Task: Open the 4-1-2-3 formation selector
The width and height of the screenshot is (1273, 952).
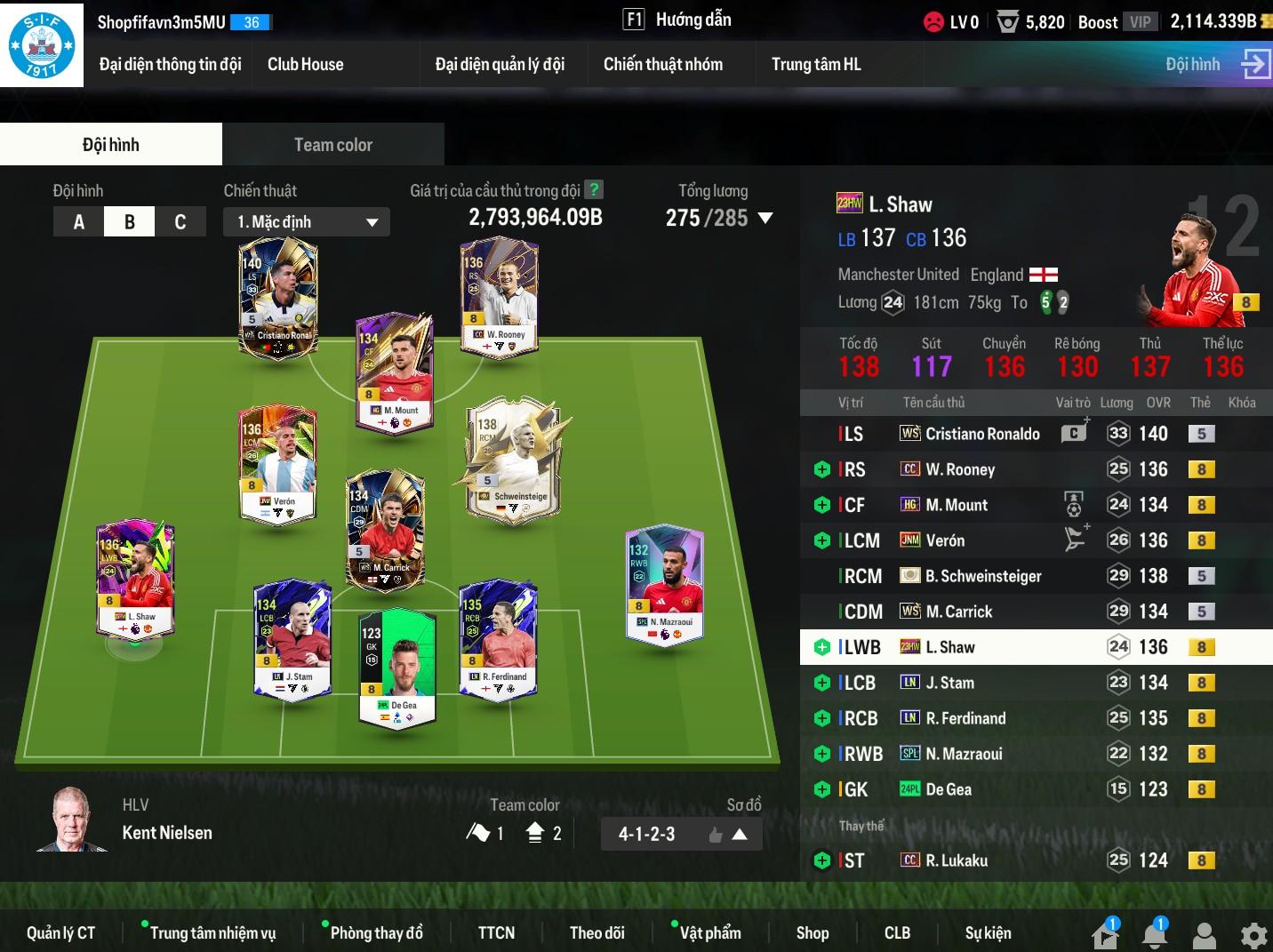Action: 681,835
